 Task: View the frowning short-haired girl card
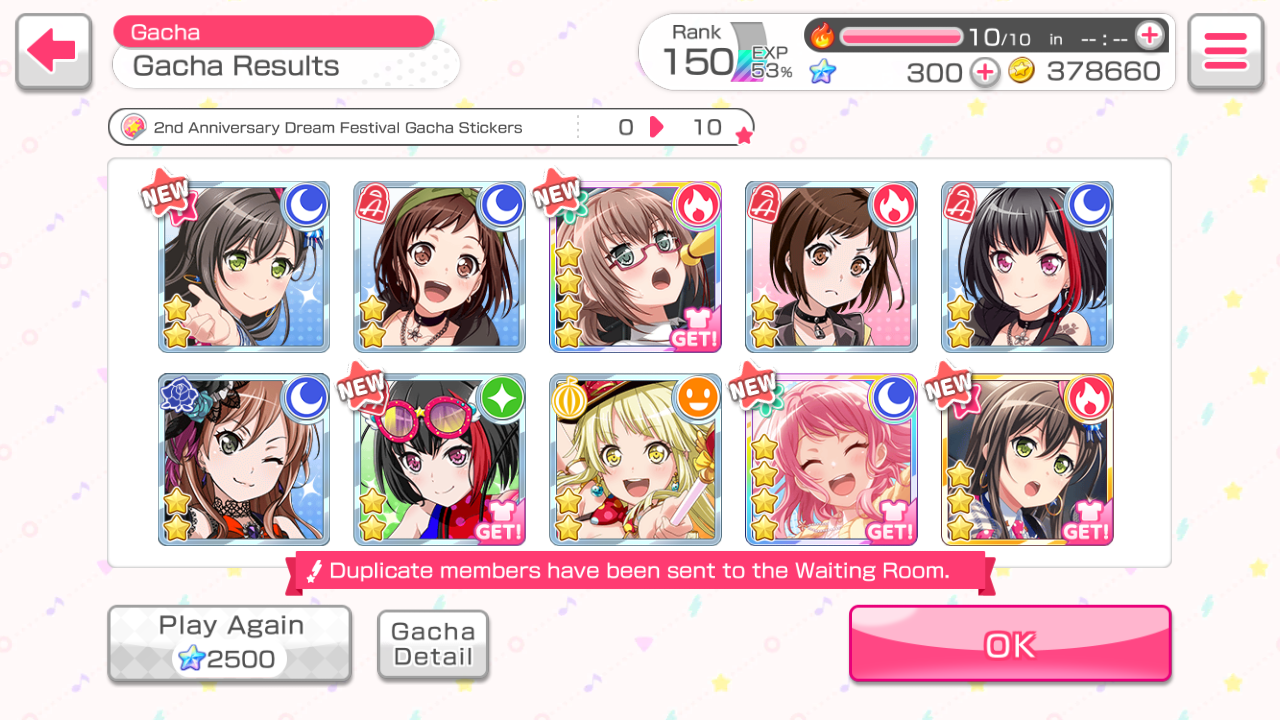tap(831, 267)
